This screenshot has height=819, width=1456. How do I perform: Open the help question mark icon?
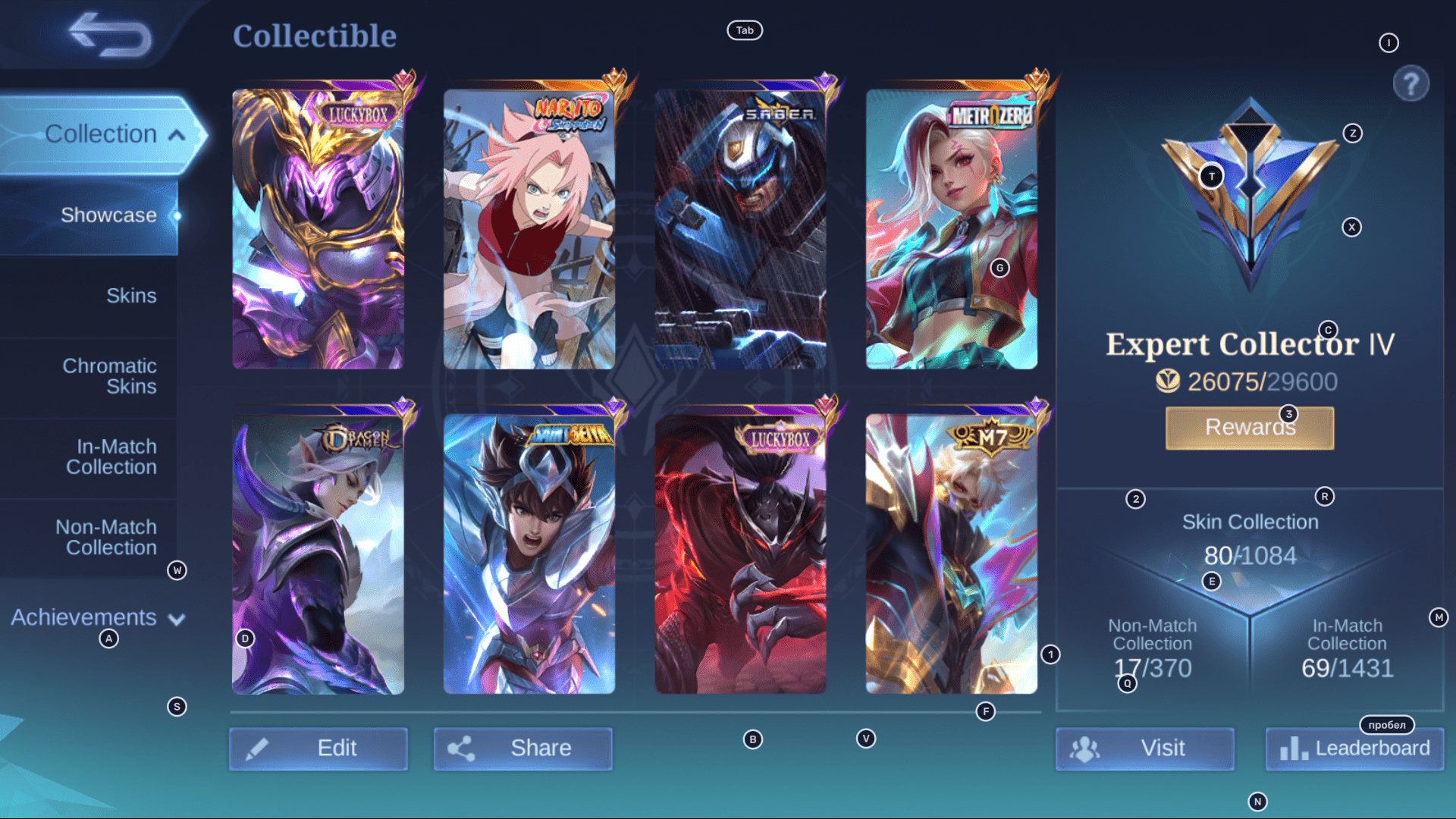click(x=1409, y=83)
